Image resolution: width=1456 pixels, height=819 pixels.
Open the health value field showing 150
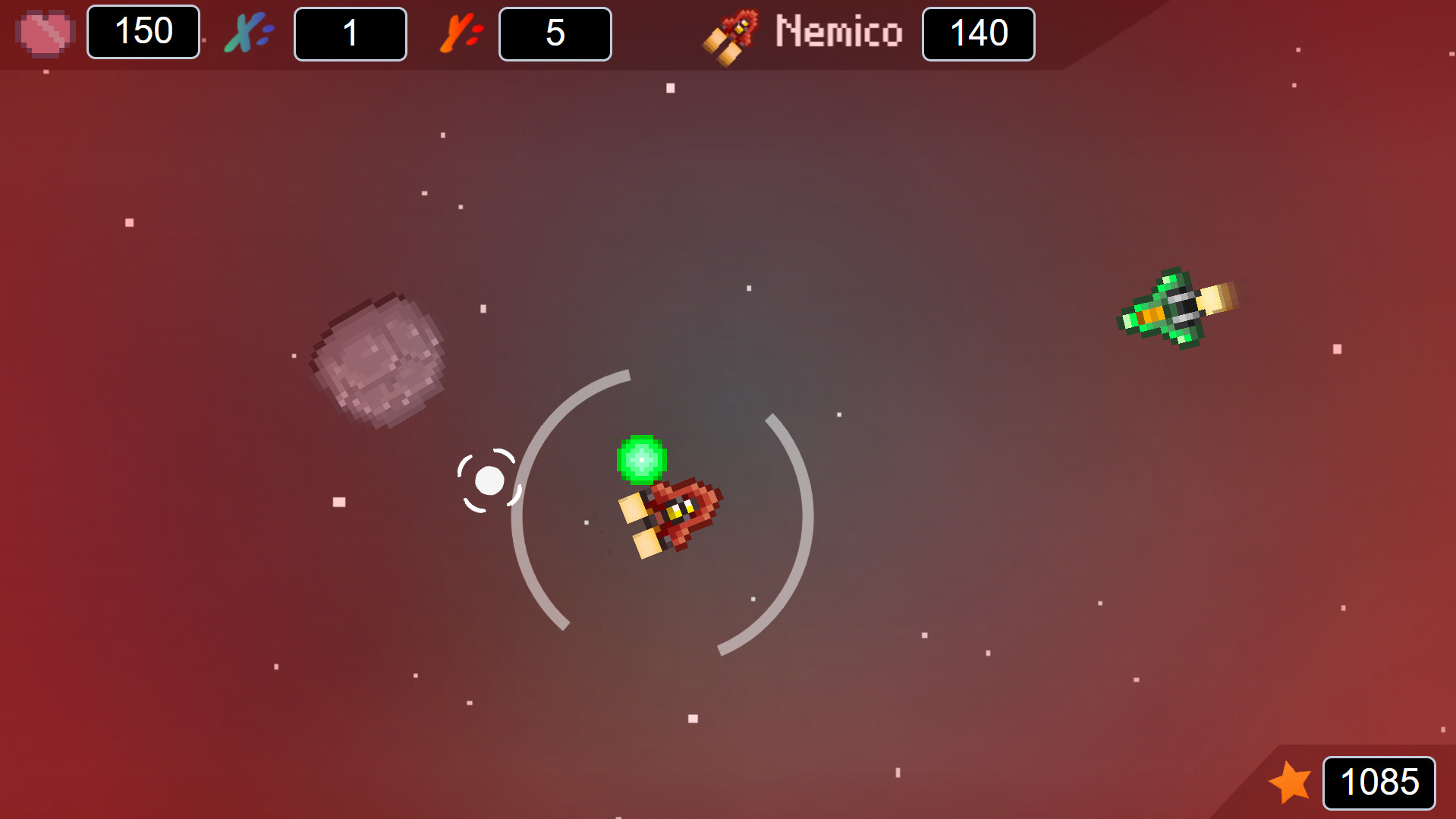[143, 33]
